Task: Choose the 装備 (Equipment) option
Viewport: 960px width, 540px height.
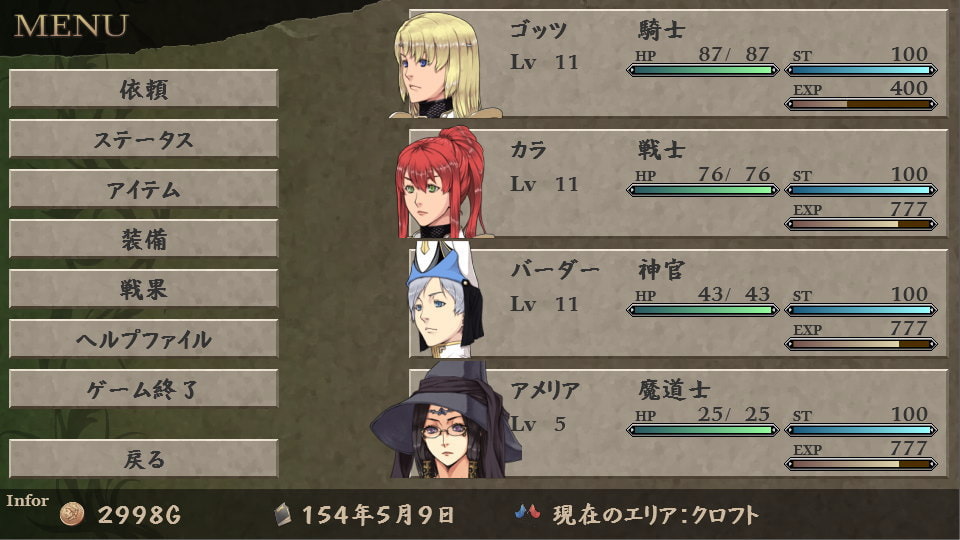Action: point(143,239)
